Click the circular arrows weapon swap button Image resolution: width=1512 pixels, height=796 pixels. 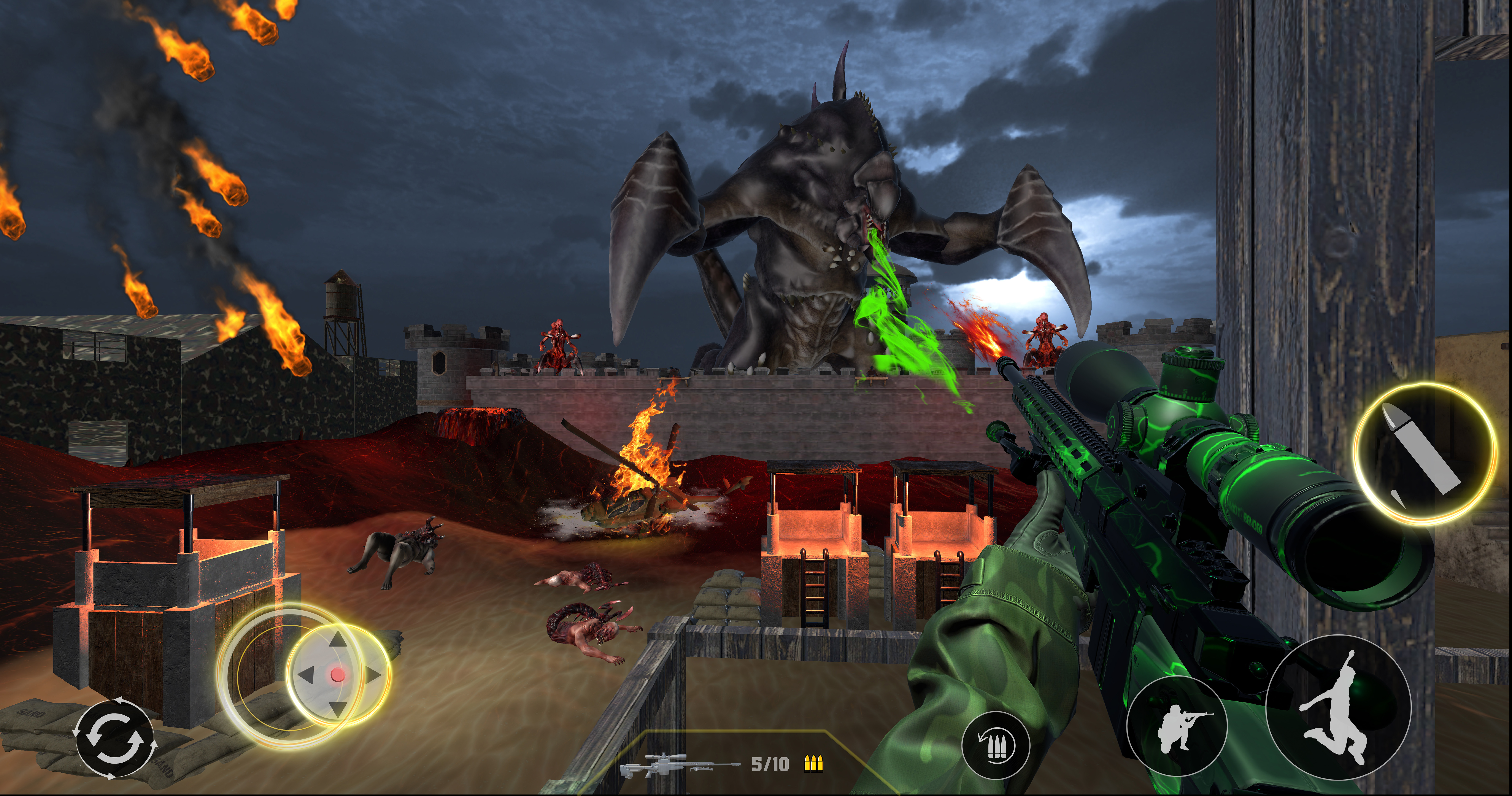(115, 739)
